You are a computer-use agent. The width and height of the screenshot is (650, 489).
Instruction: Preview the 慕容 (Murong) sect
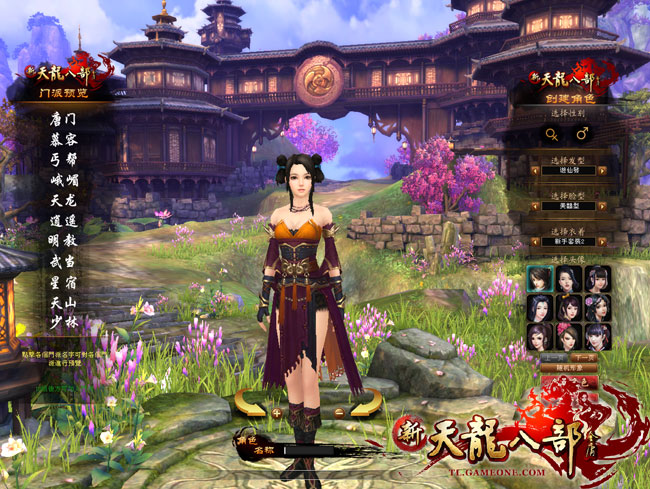pos(63,138)
